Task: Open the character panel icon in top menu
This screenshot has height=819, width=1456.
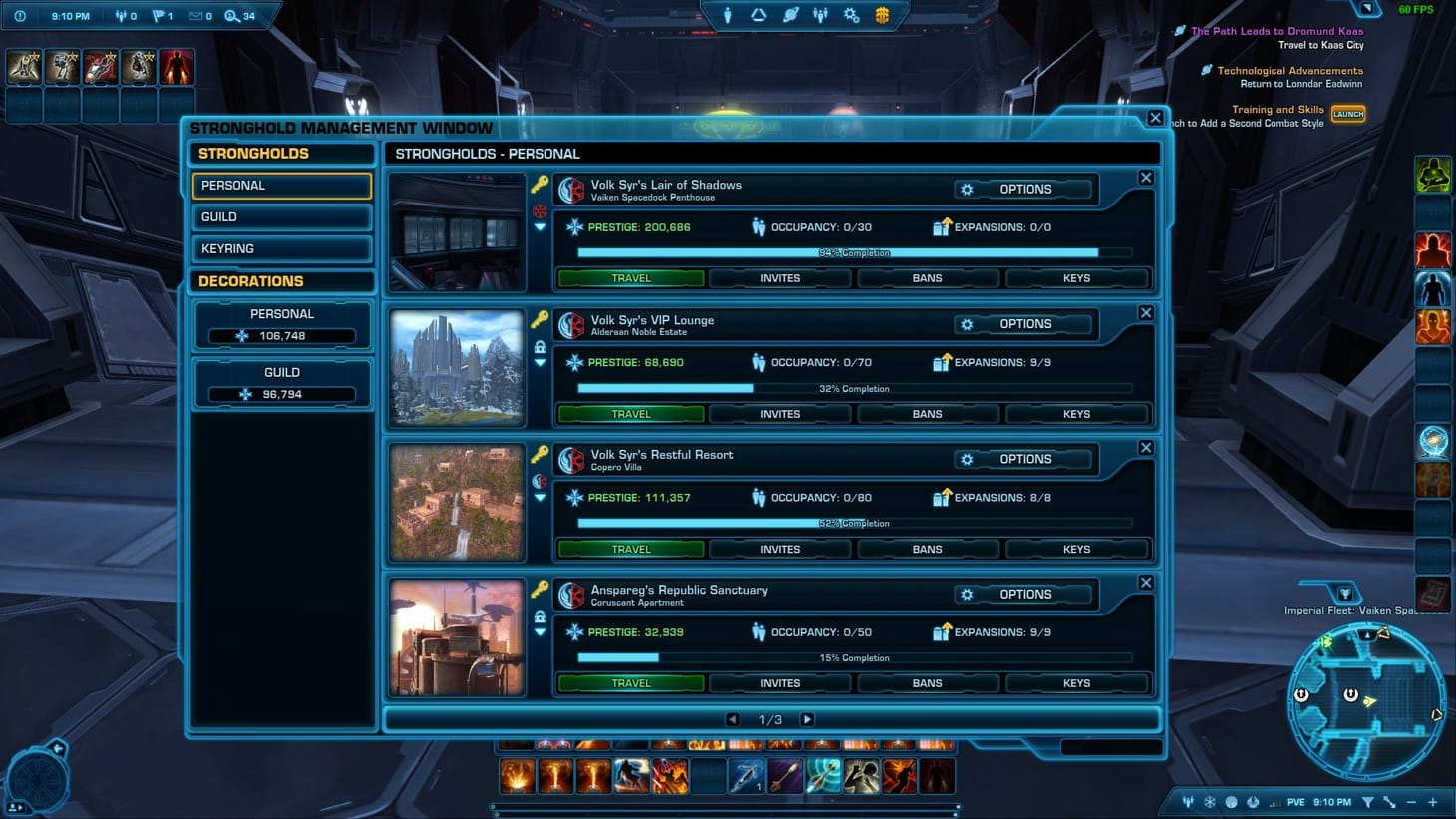Action: [728, 15]
